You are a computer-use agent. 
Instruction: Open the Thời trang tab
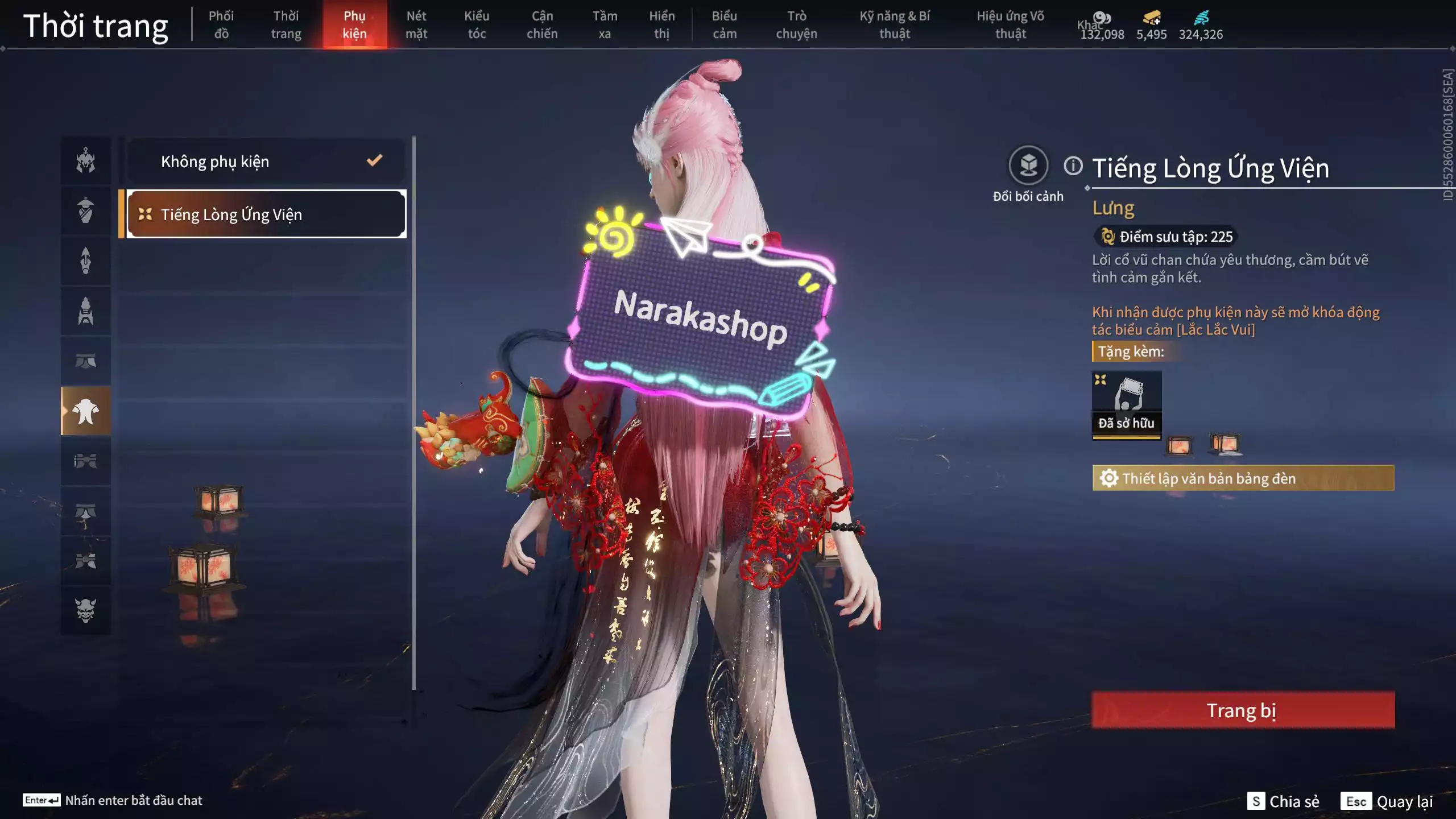(286, 24)
